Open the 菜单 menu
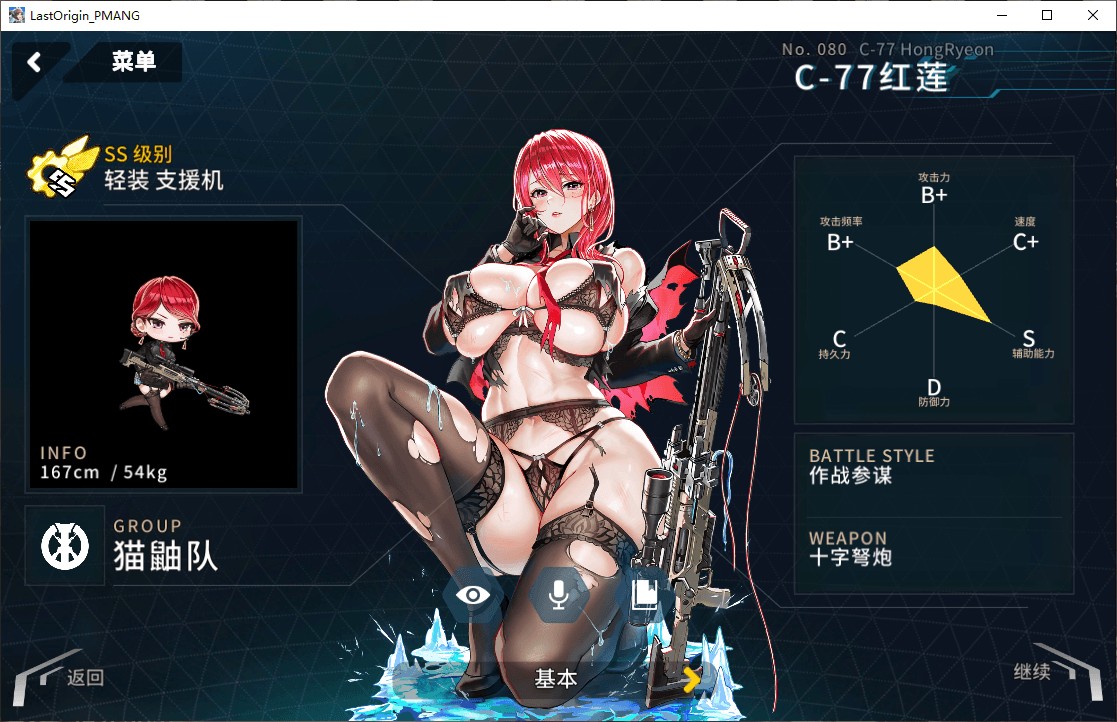The width and height of the screenshot is (1117, 722). click(x=133, y=62)
